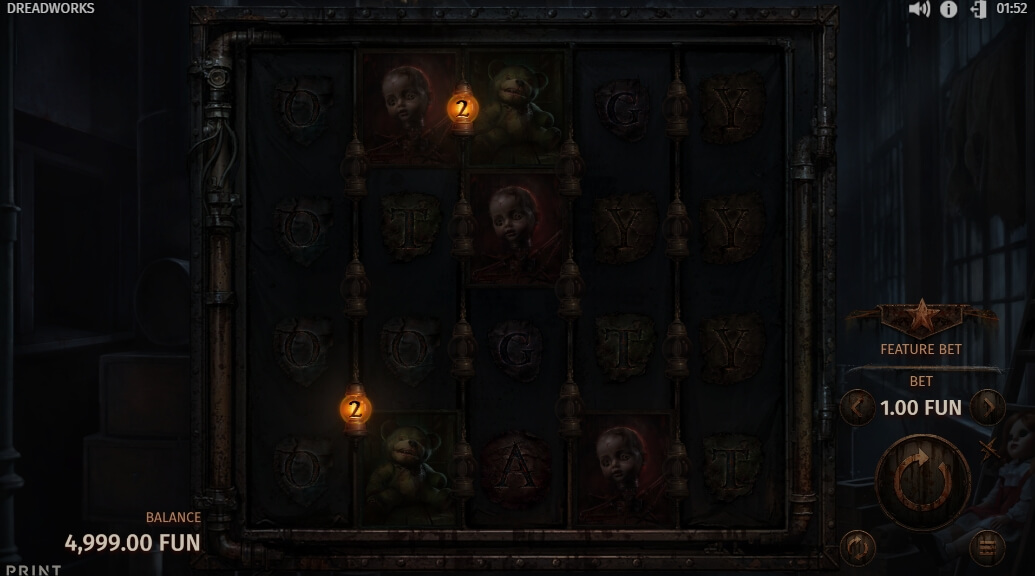Toggle turbo spin lightning bolt icon
Viewport: 1035px width, 576px height.
(x=990, y=449)
